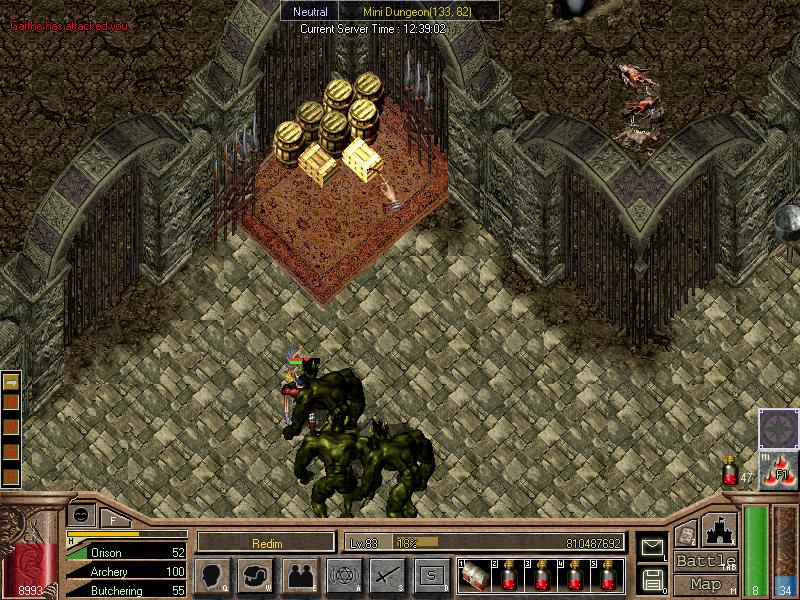Select the Orison skill row
Image resolution: width=800 pixels, height=600 pixels.
127,552
